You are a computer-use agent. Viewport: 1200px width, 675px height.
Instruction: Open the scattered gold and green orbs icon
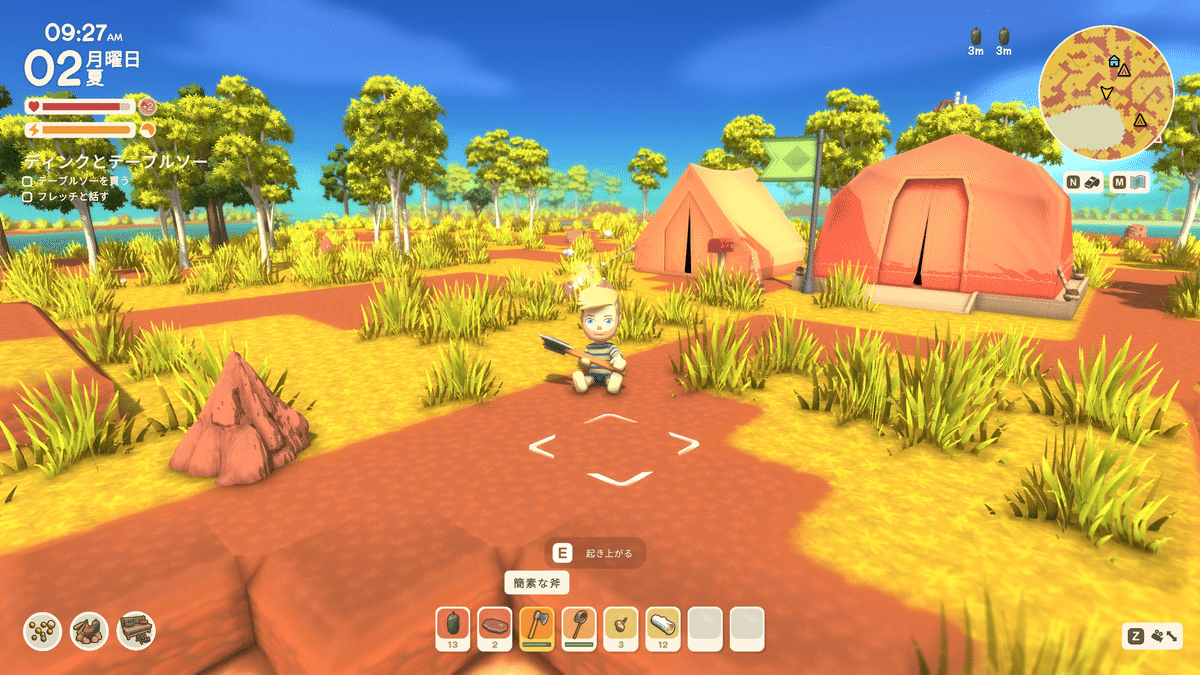click(43, 630)
